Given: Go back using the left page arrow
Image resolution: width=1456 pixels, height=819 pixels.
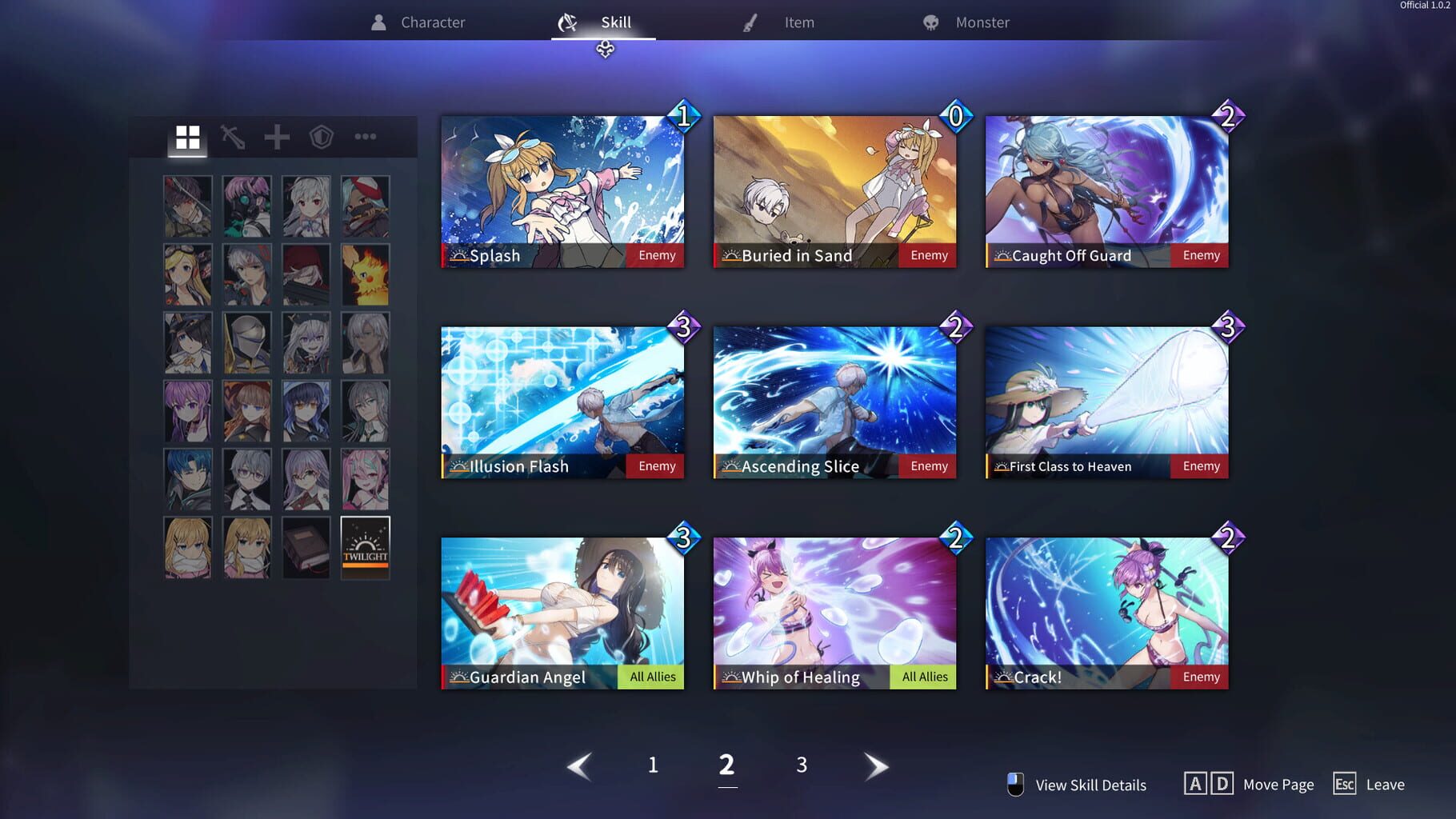Looking at the screenshot, I should click(x=578, y=765).
